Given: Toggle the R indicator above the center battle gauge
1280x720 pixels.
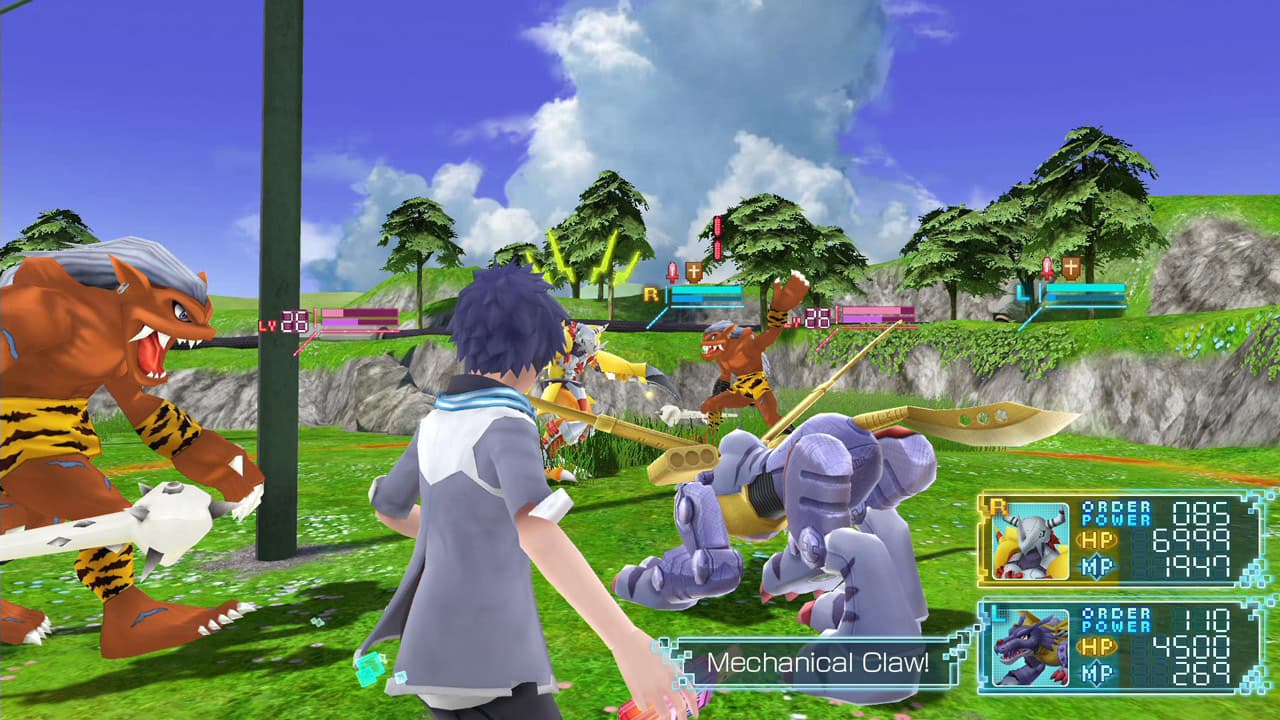Looking at the screenshot, I should point(653,292).
